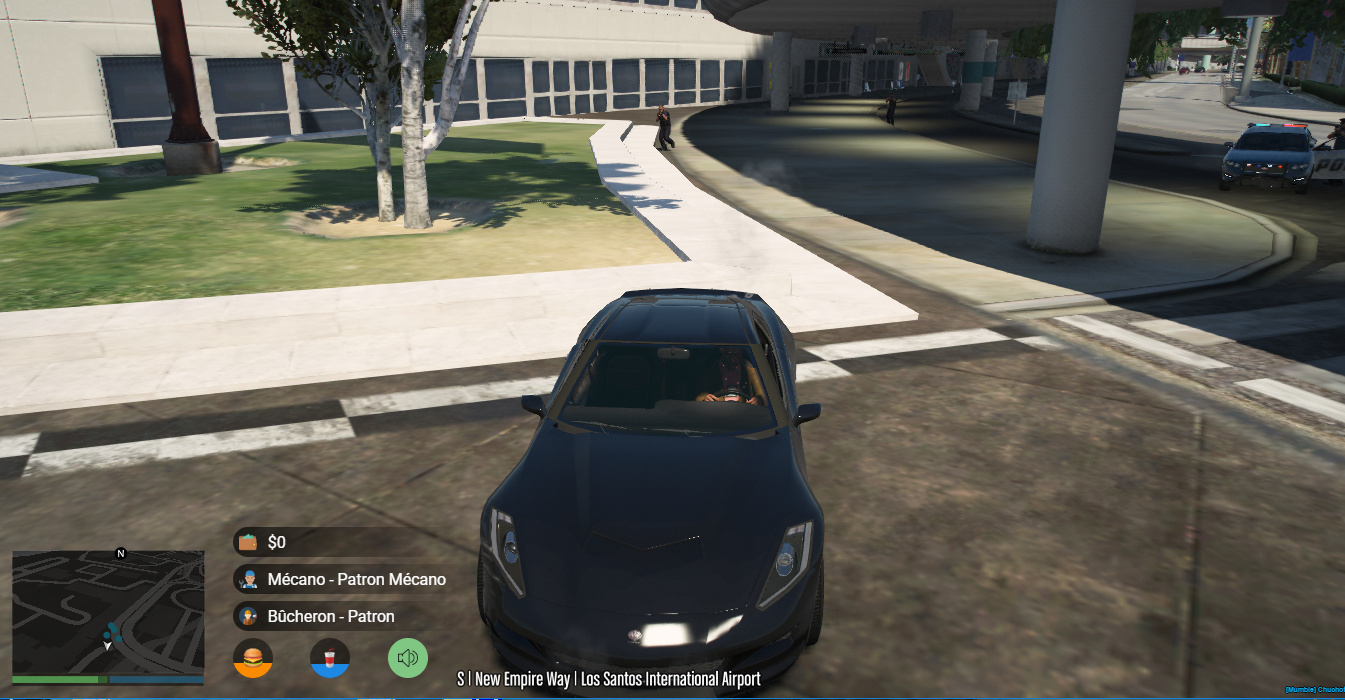This screenshot has height=700, width=1345.
Task: Select the drink cup thirst icon
Action: pos(330,657)
